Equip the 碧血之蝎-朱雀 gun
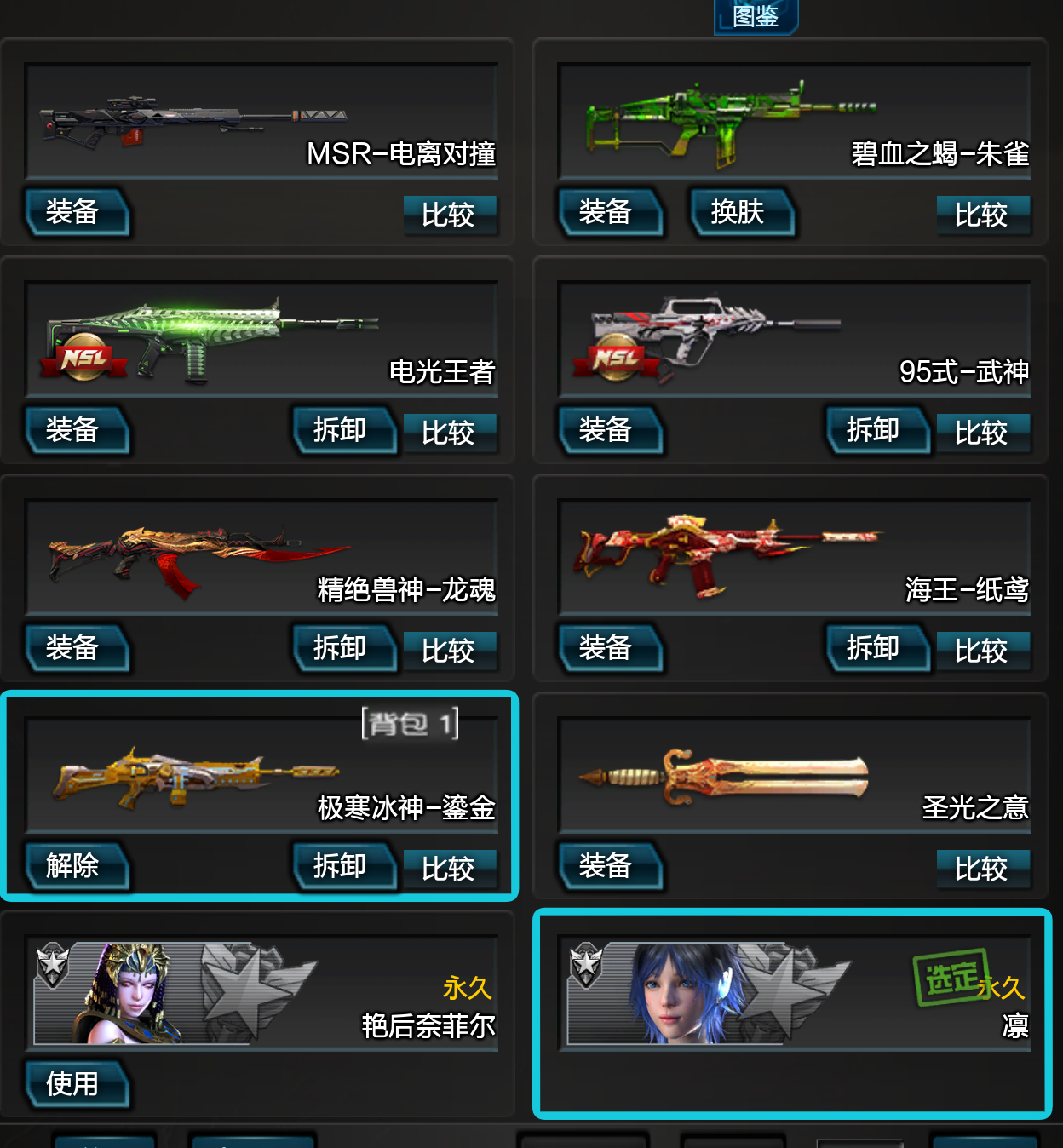This screenshot has width=1063, height=1148. (607, 212)
